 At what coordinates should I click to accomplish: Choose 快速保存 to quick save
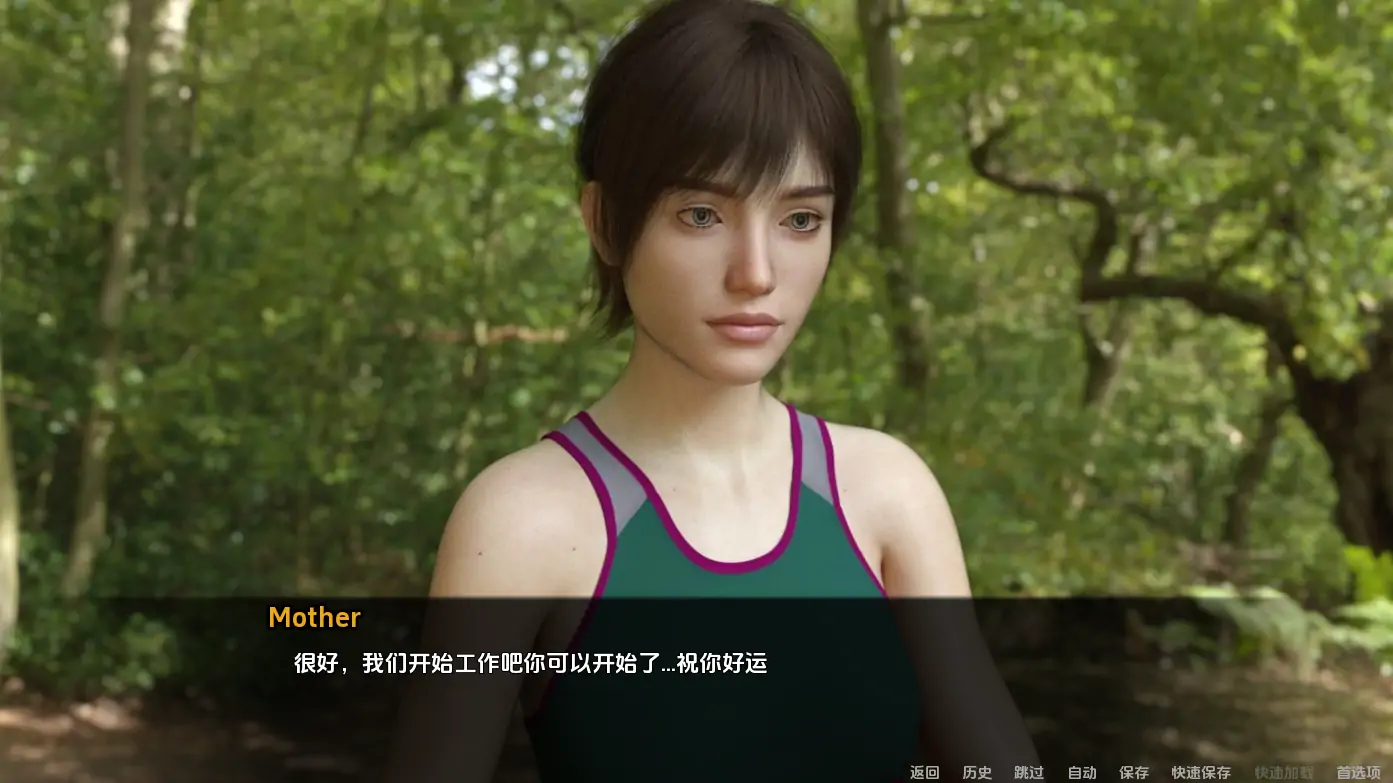click(1201, 772)
